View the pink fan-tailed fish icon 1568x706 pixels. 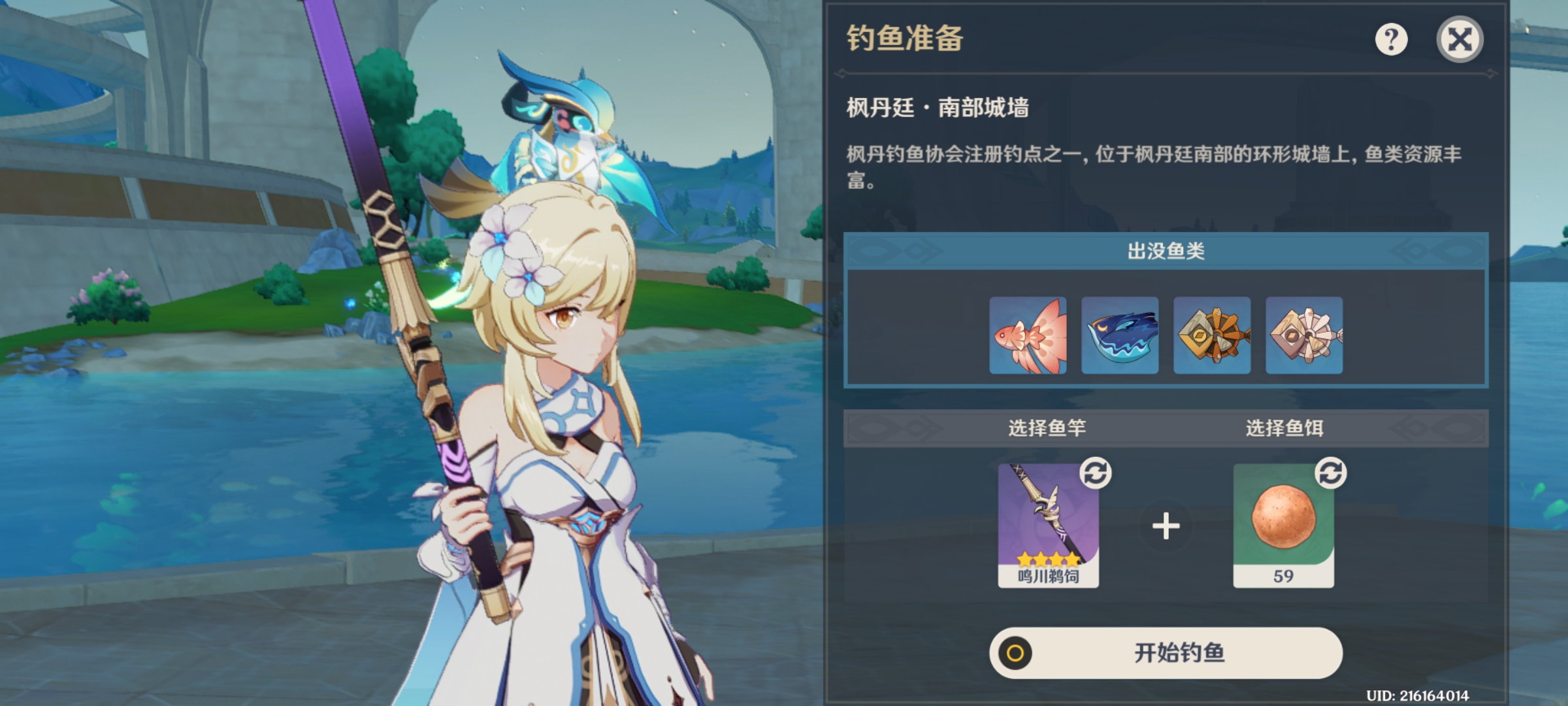(1028, 335)
